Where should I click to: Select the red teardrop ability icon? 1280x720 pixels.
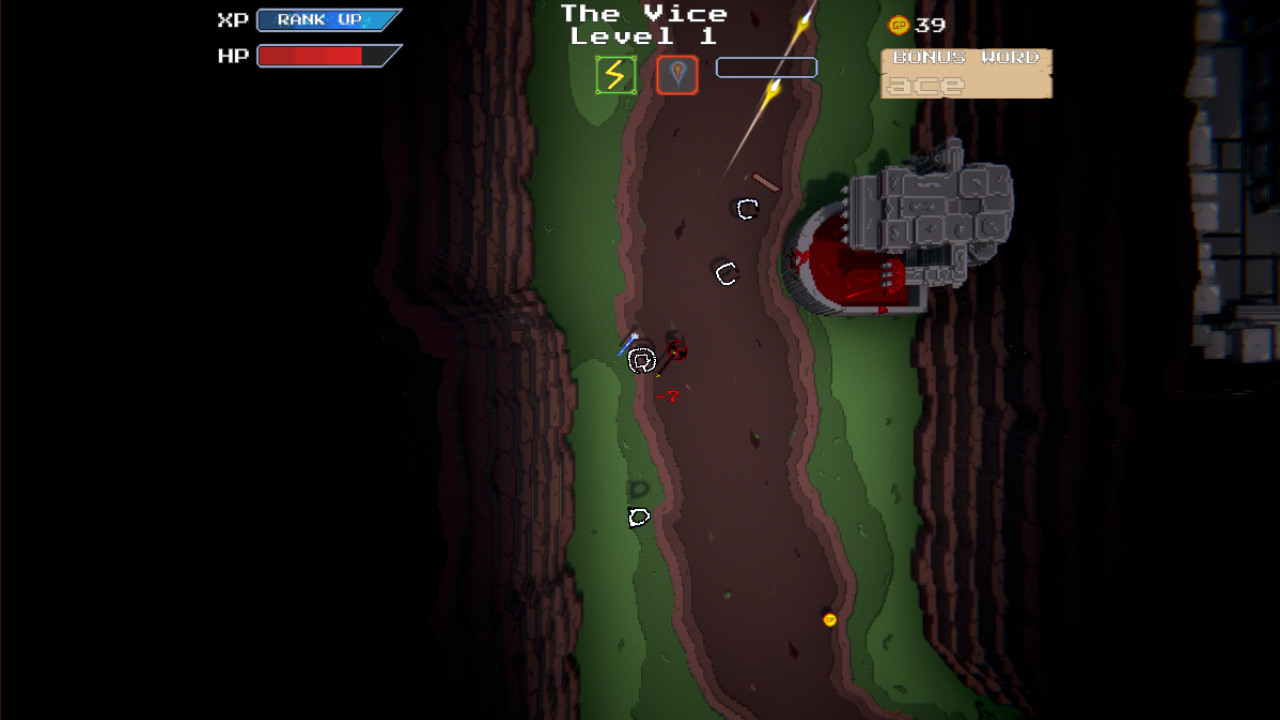(x=677, y=75)
